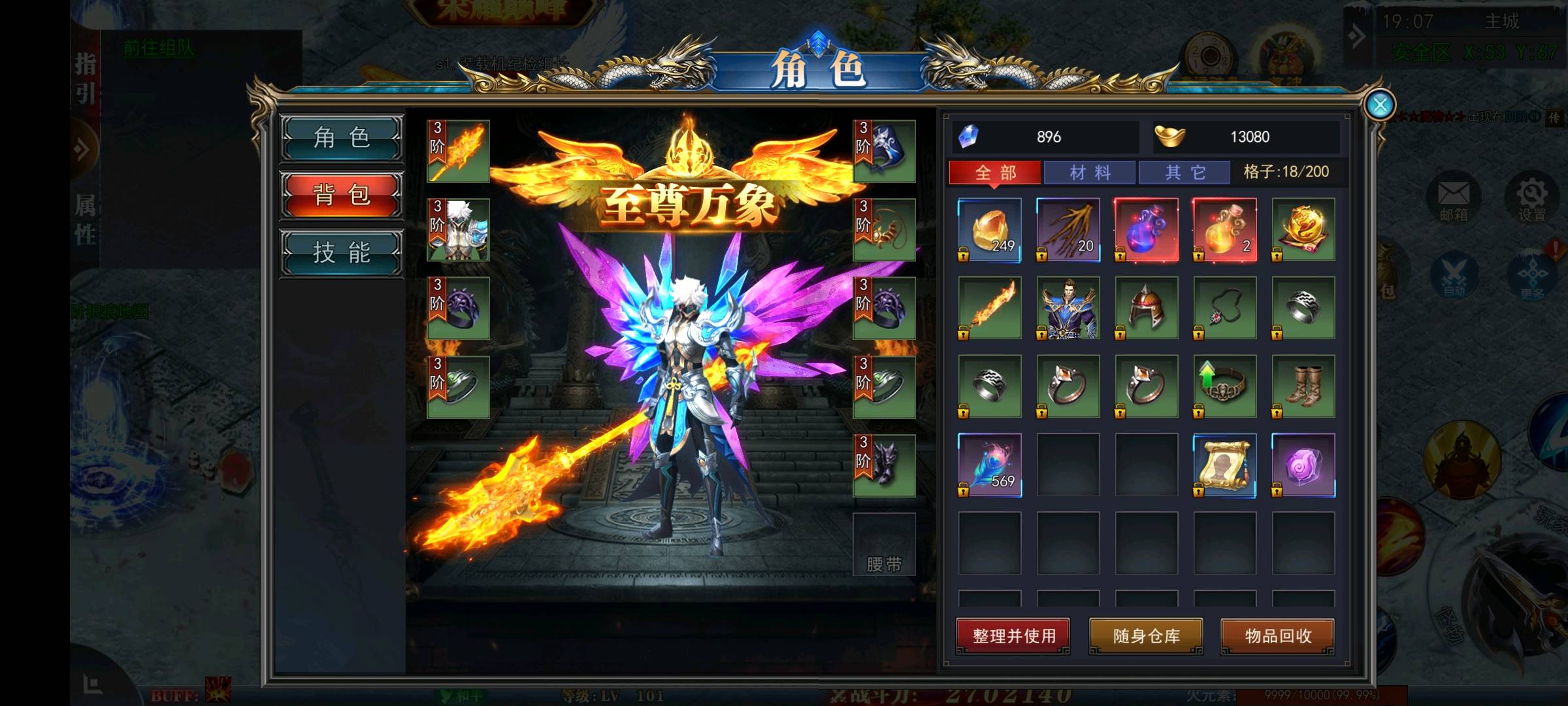1568x706 pixels.
Task: Filter the bag by 其它 category
Action: 1185,173
